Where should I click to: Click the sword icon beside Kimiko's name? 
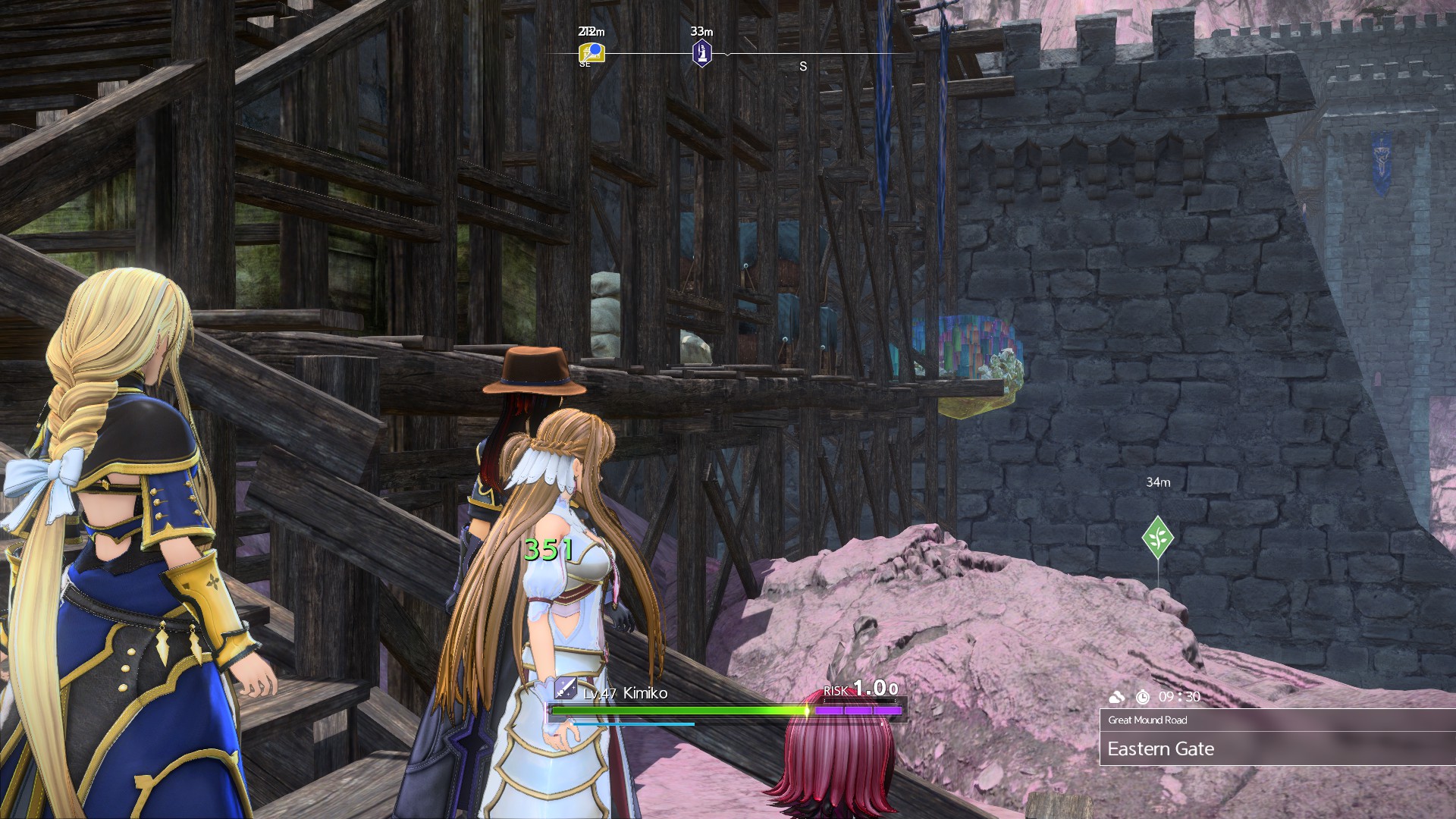[564, 689]
